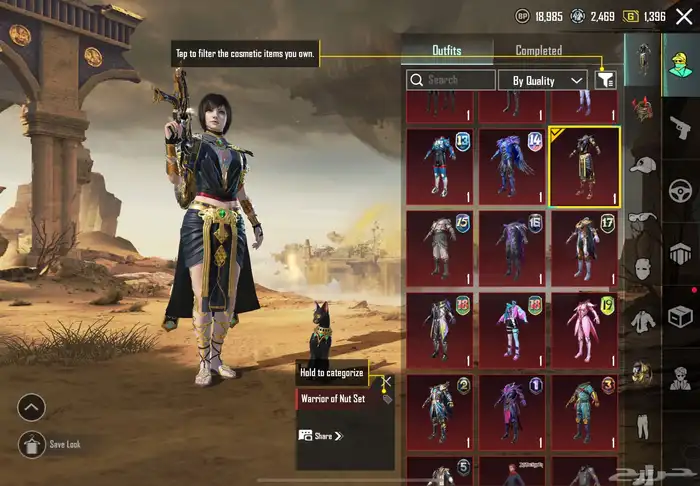Show the cap headwear subcategory
Screen dimensions: 700x486
[x=642, y=164]
